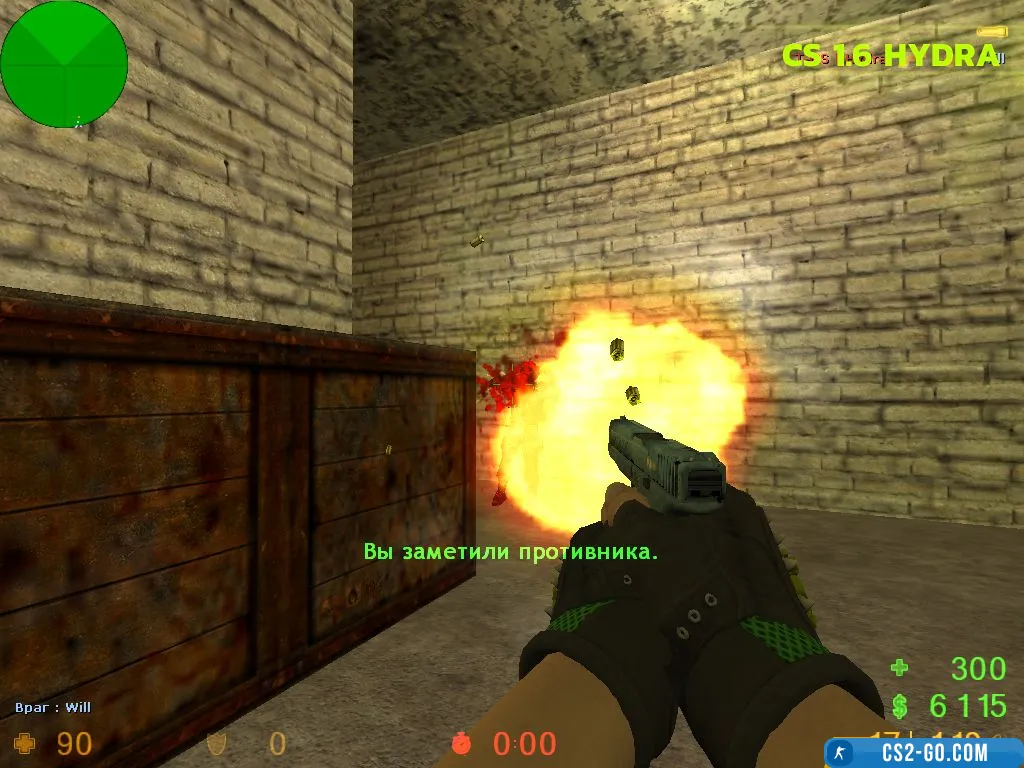The image size is (1024, 768).
Task: Click the red round timer stopwatch icon
Action: [462, 743]
